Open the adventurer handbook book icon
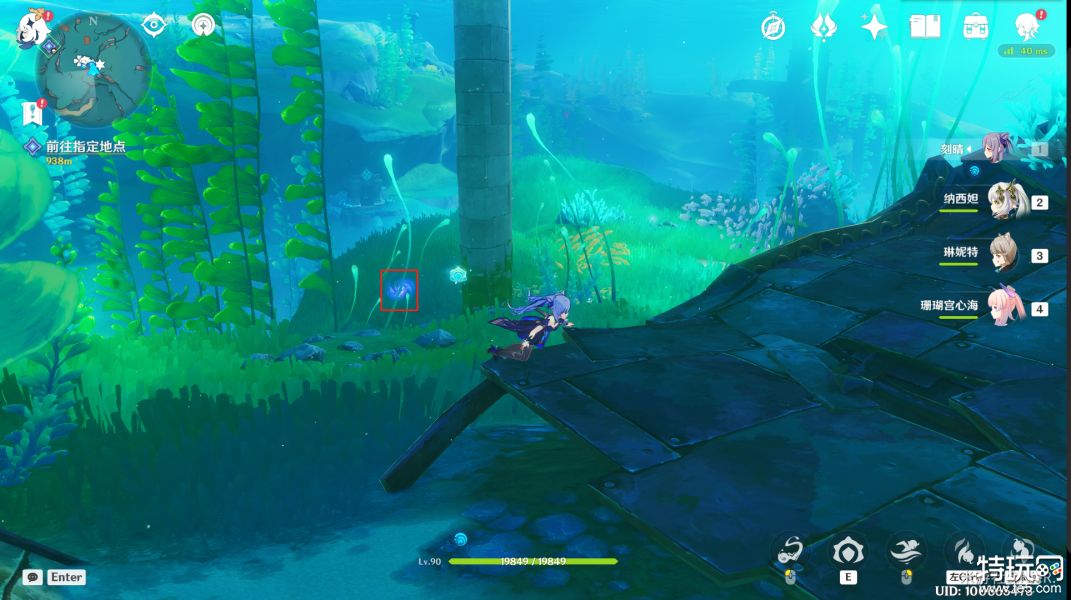The height and width of the screenshot is (600, 1071). (x=925, y=26)
